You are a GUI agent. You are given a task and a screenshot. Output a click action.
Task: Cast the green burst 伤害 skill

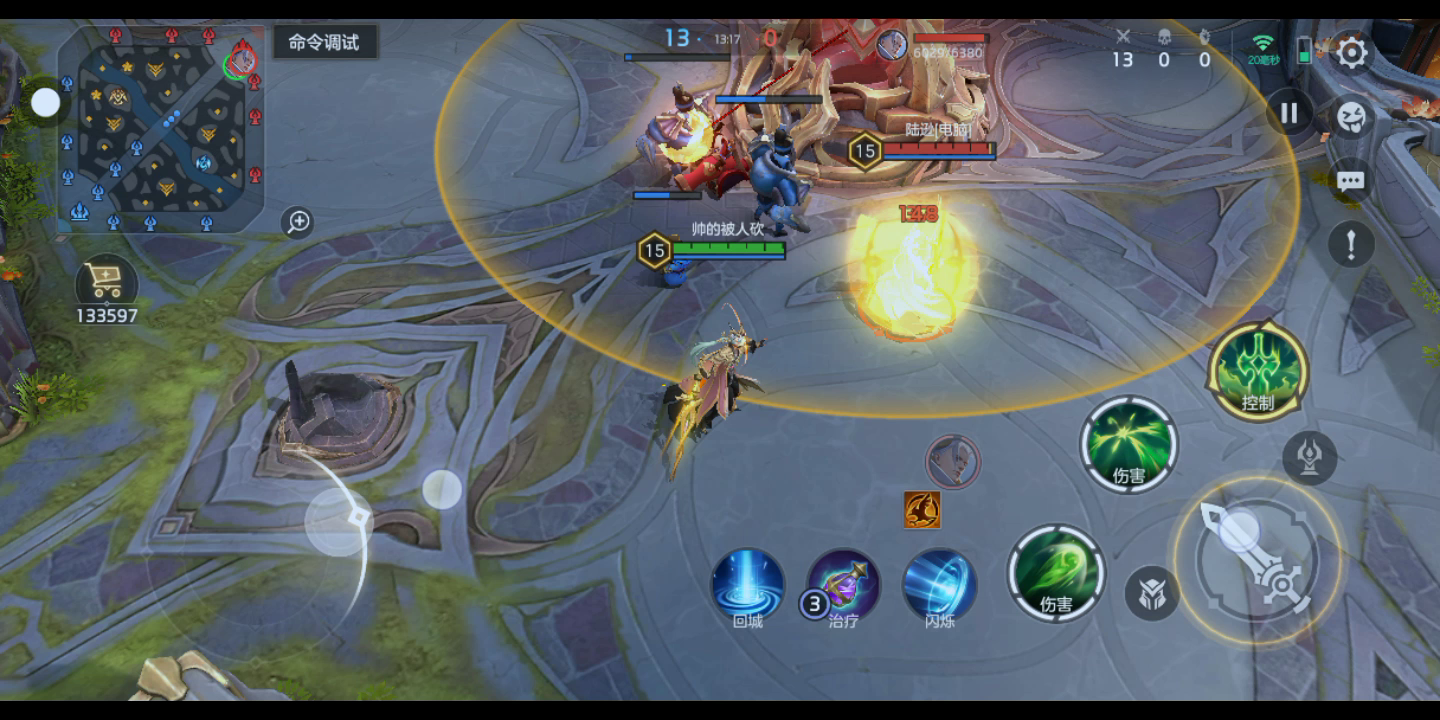[1129, 444]
